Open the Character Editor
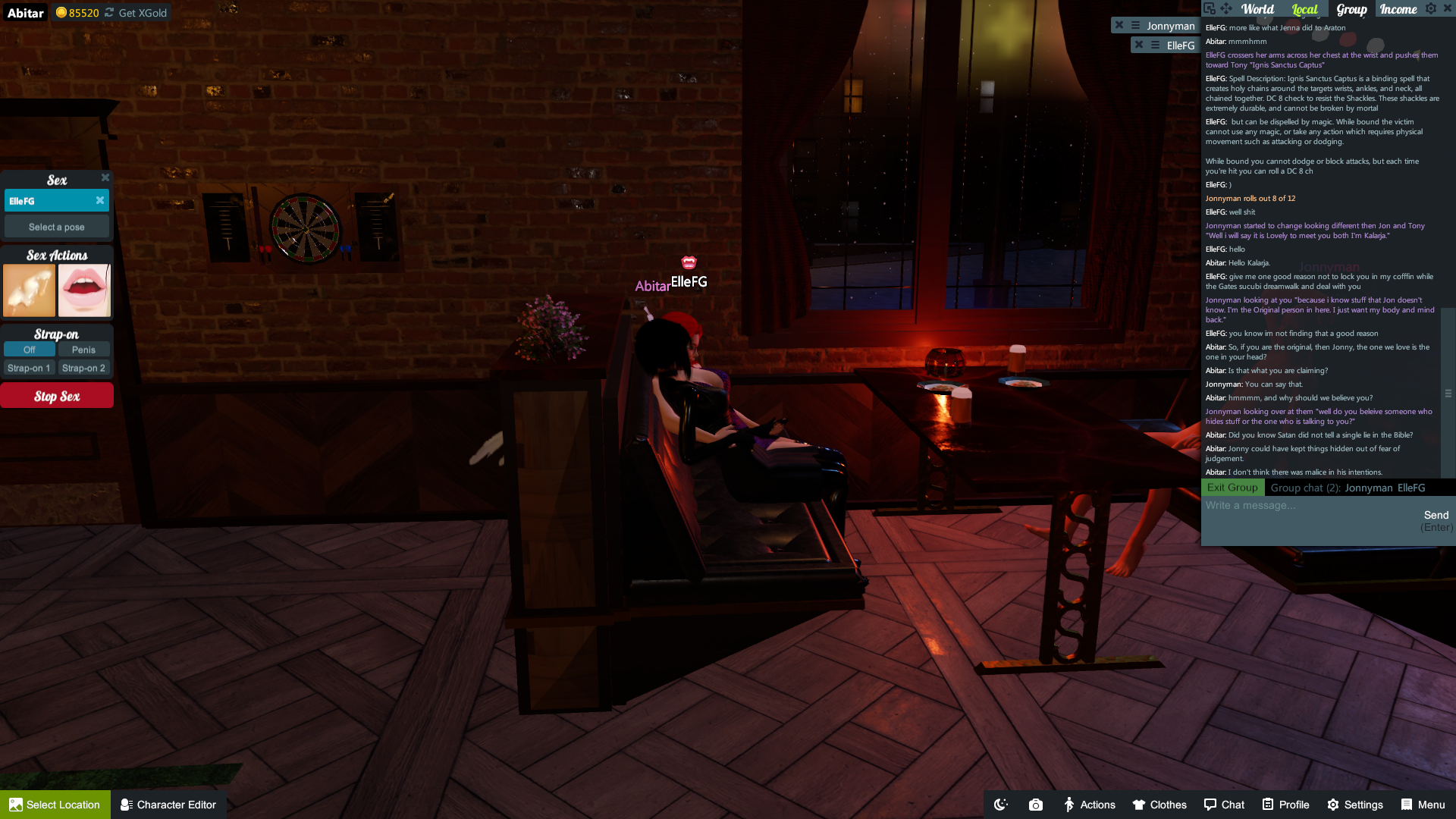 [x=168, y=805]
